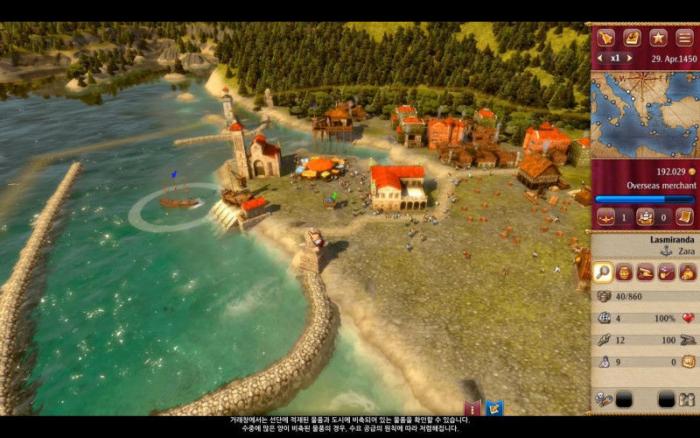Viewport: 700px width, 438px height.
Task: Decrease game speed with left arrow
Action: click(x=600, y=58)
